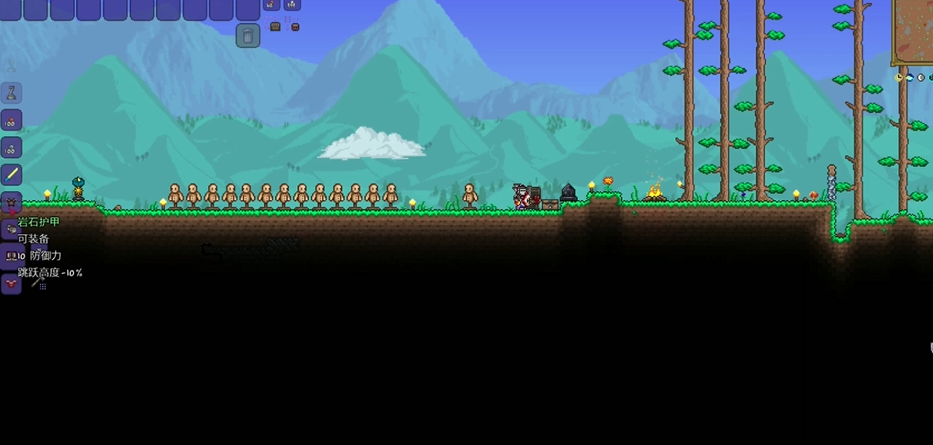Select the flask item slot
This screenshot has height=445, width=933.
(12, 93)
